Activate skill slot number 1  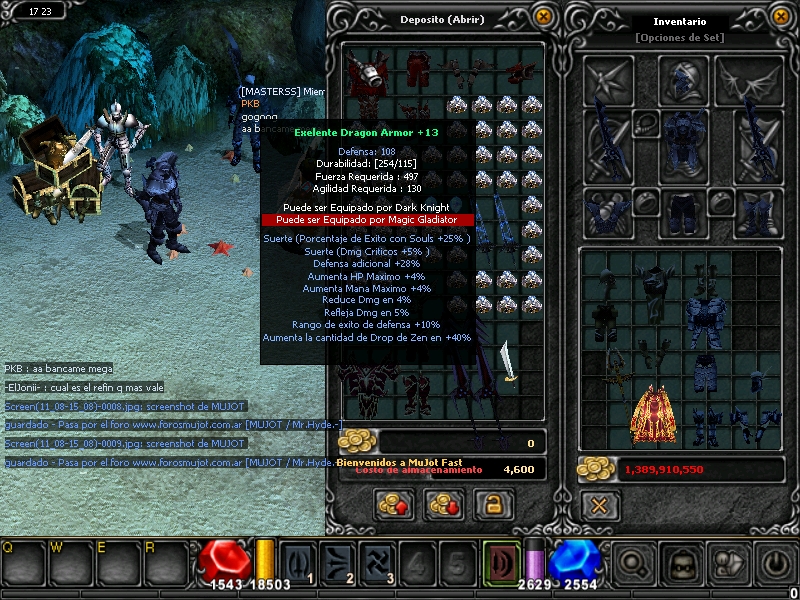(298, 563)
